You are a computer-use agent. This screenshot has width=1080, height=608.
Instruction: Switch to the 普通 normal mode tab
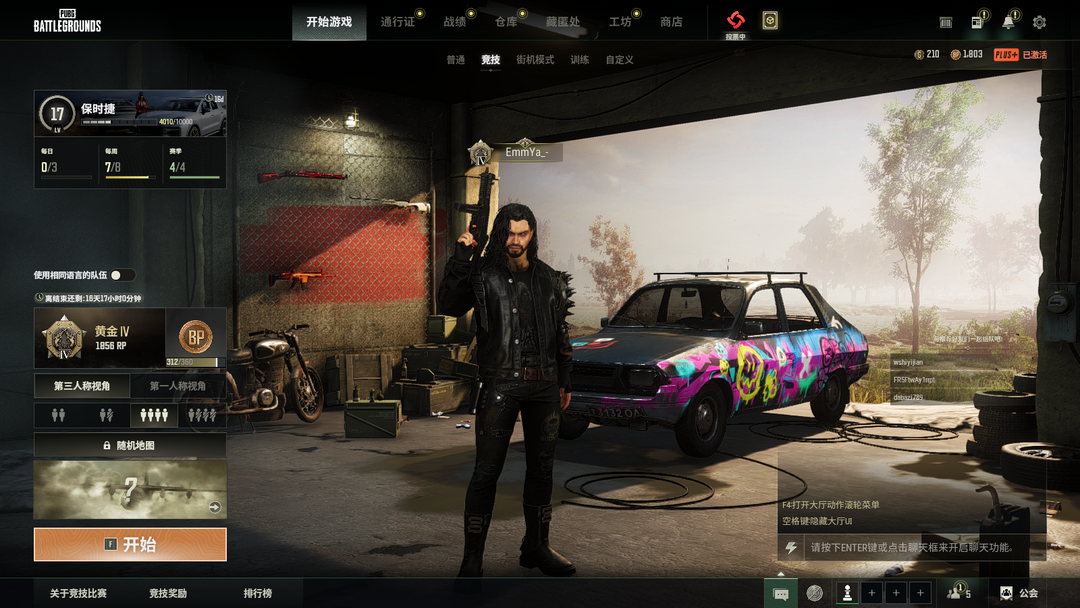(x=456, y=60)
